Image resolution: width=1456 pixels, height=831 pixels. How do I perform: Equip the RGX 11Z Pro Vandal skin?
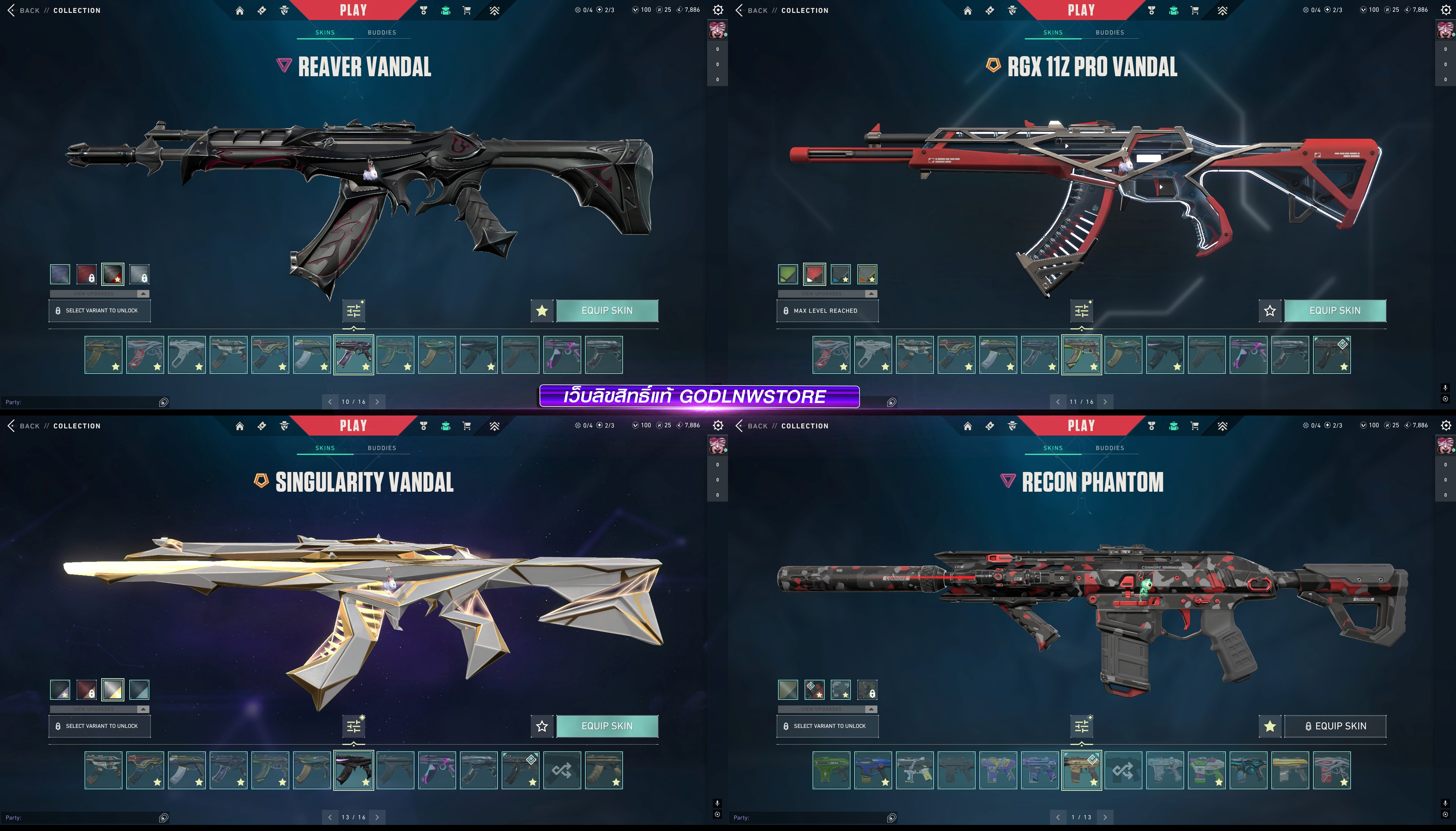1334,310
